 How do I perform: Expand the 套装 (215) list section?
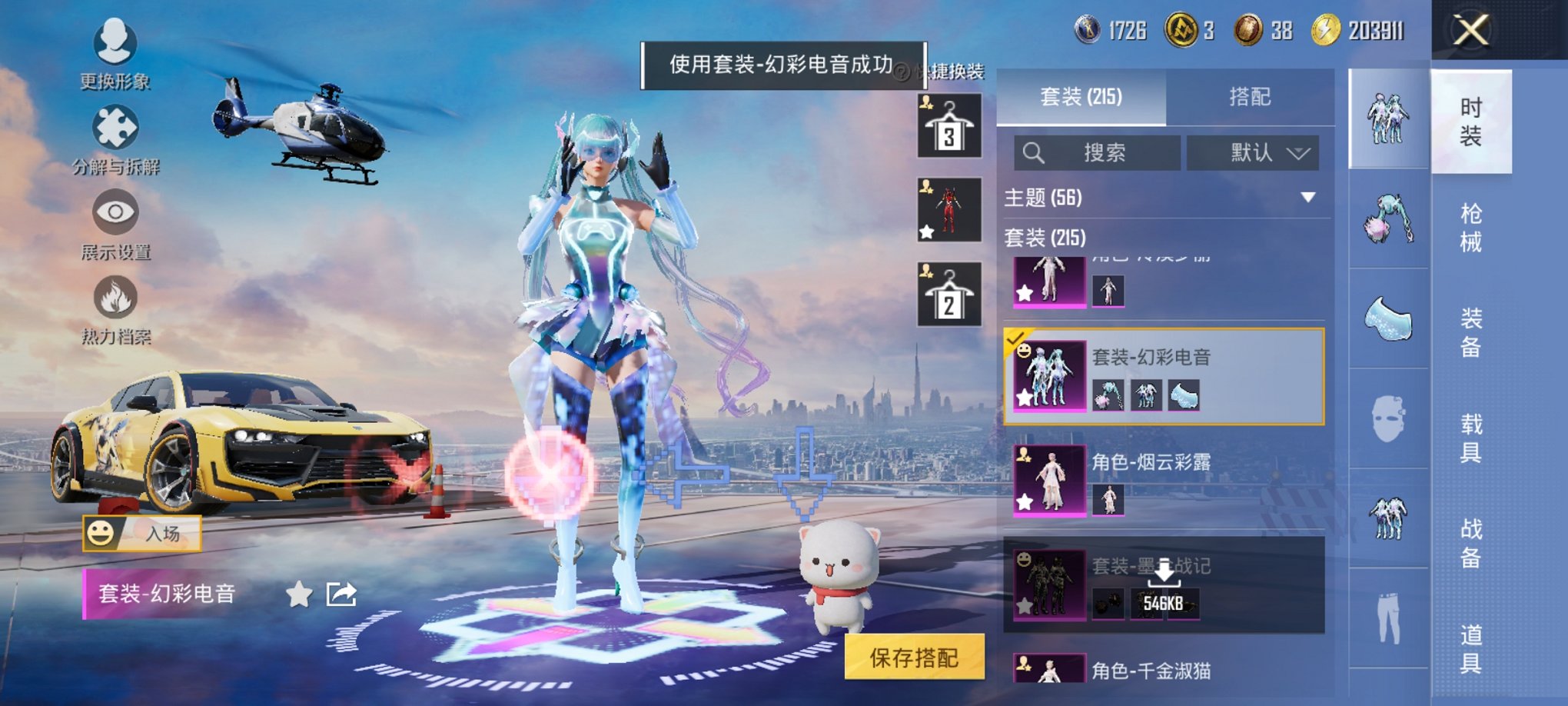(1045, 239)
